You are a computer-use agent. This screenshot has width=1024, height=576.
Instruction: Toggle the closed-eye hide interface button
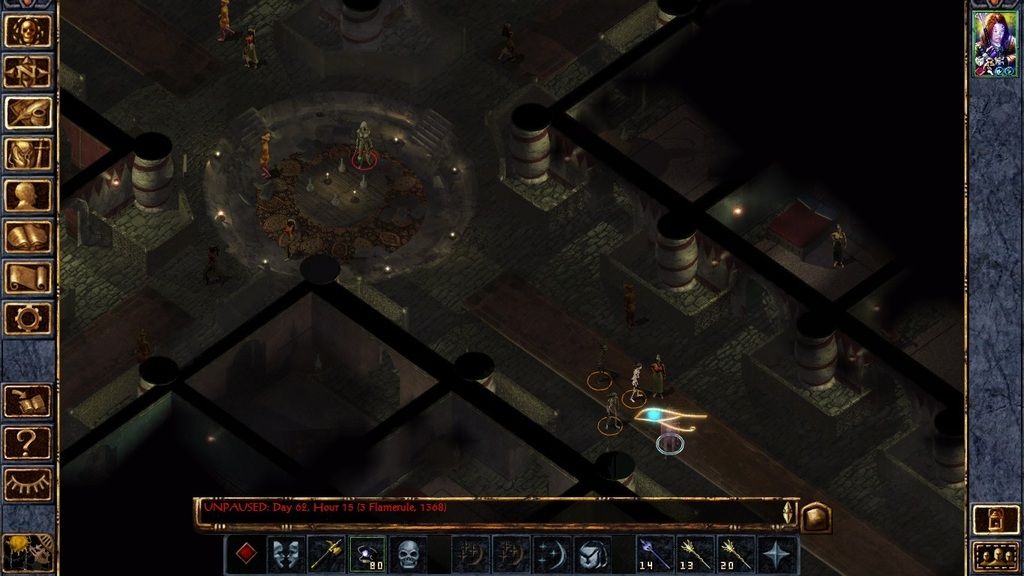[28, 483]
